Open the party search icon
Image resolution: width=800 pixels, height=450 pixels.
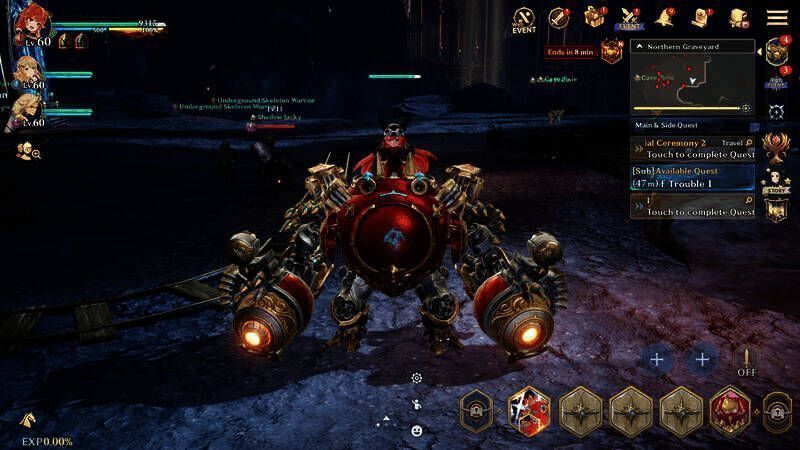point(28,151)
